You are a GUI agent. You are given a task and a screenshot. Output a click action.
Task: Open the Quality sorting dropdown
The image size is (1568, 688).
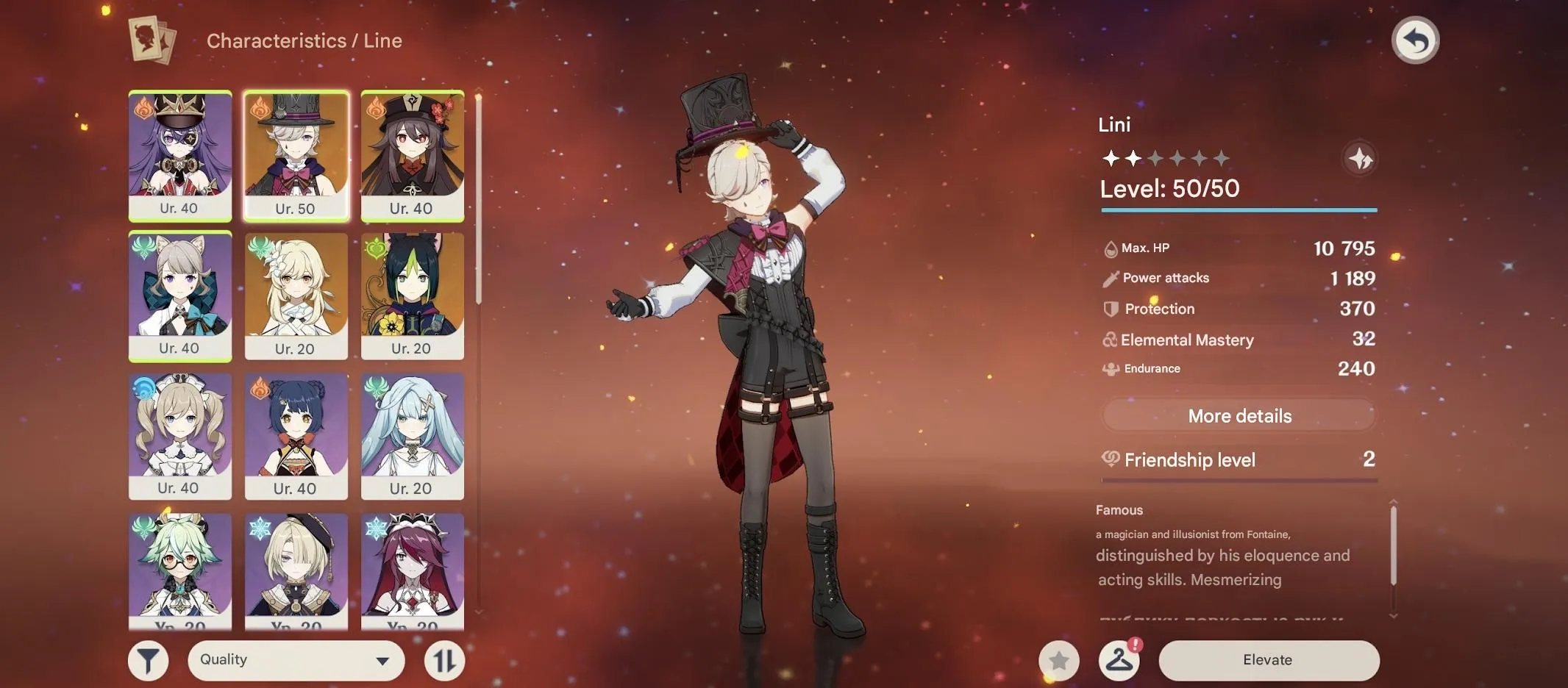(296, 659)
